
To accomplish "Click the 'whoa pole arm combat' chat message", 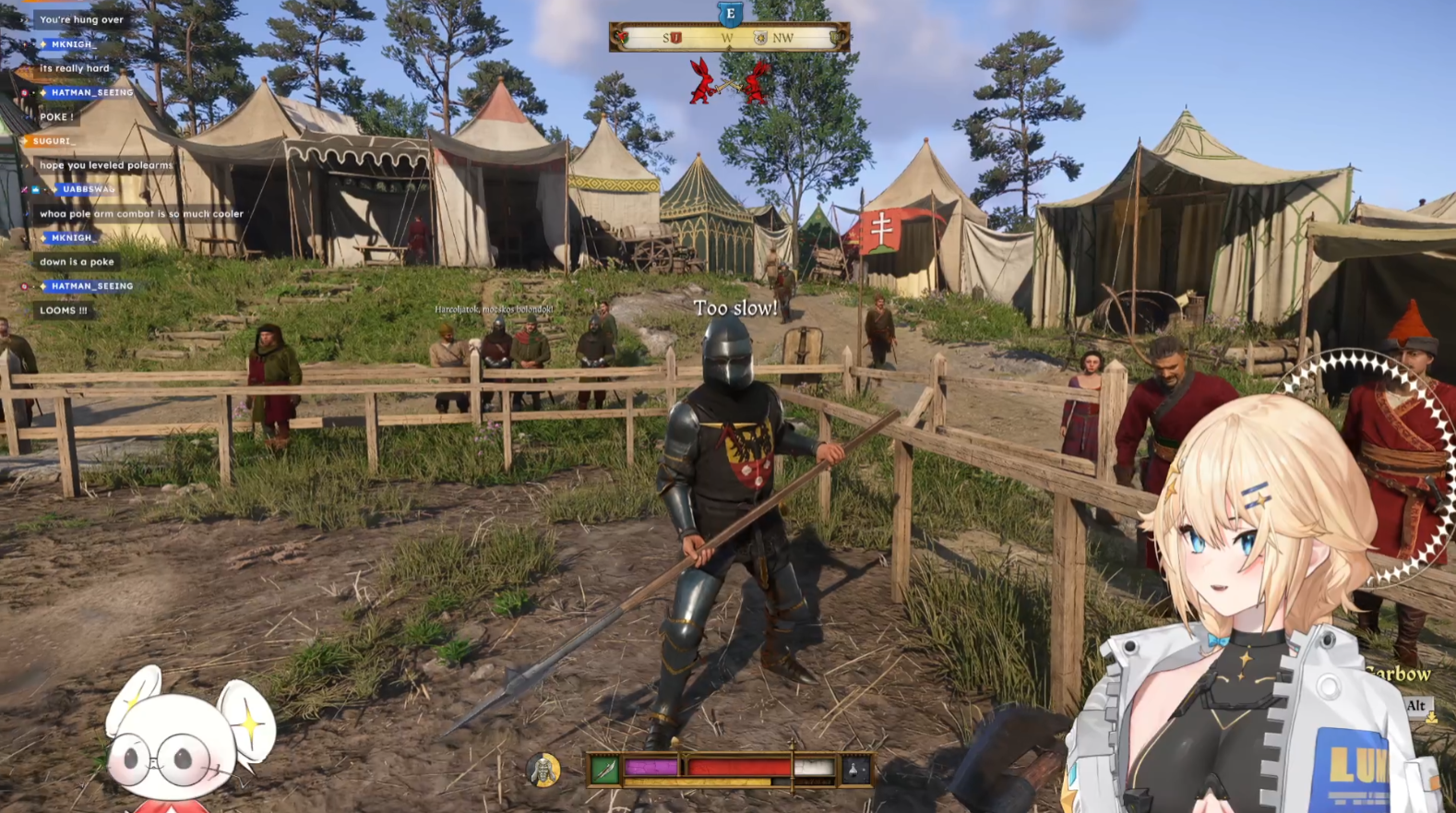I will click(141, 214).
